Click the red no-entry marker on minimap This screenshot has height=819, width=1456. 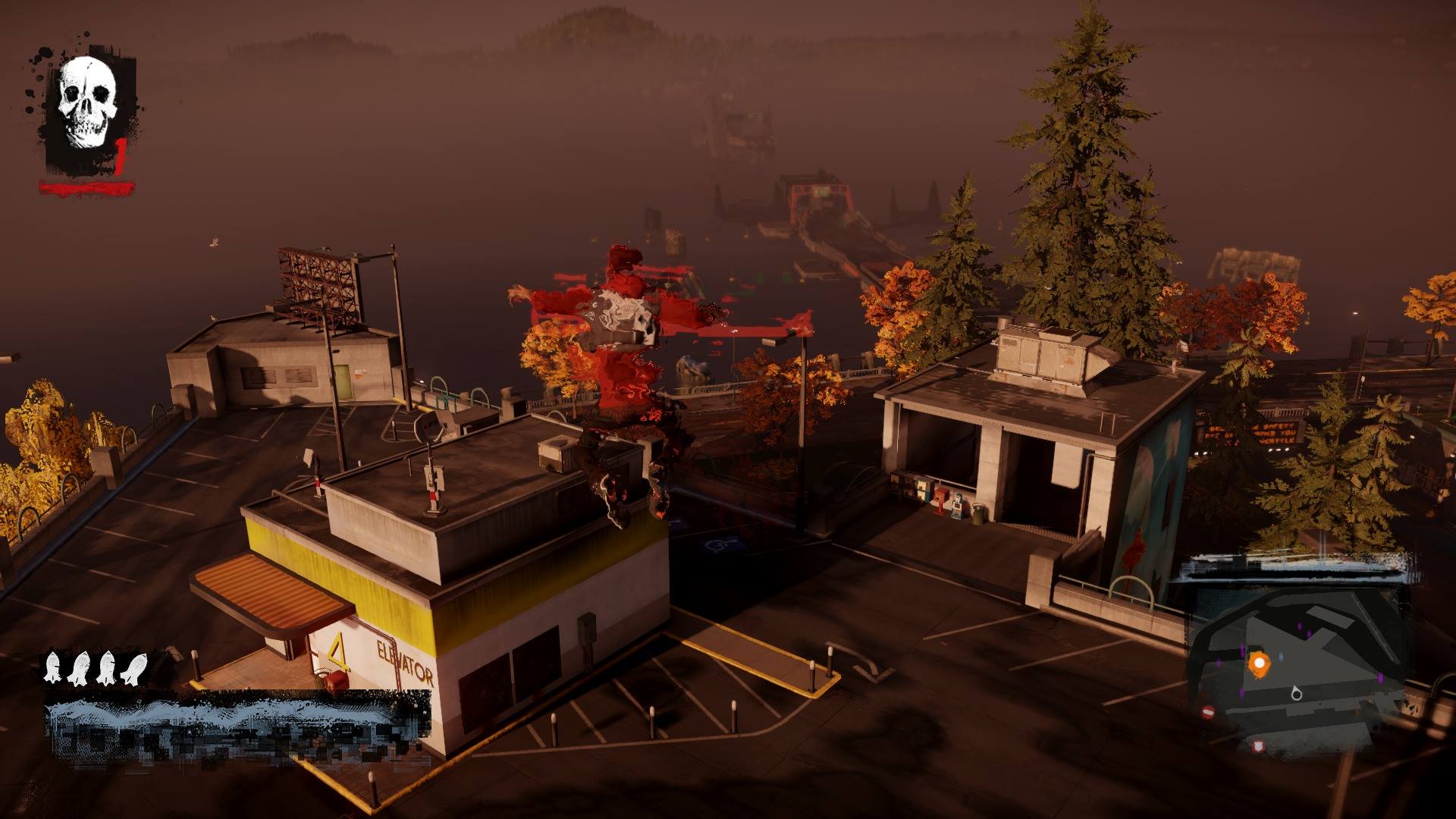pyautogui.click(x=1209, y=712)
